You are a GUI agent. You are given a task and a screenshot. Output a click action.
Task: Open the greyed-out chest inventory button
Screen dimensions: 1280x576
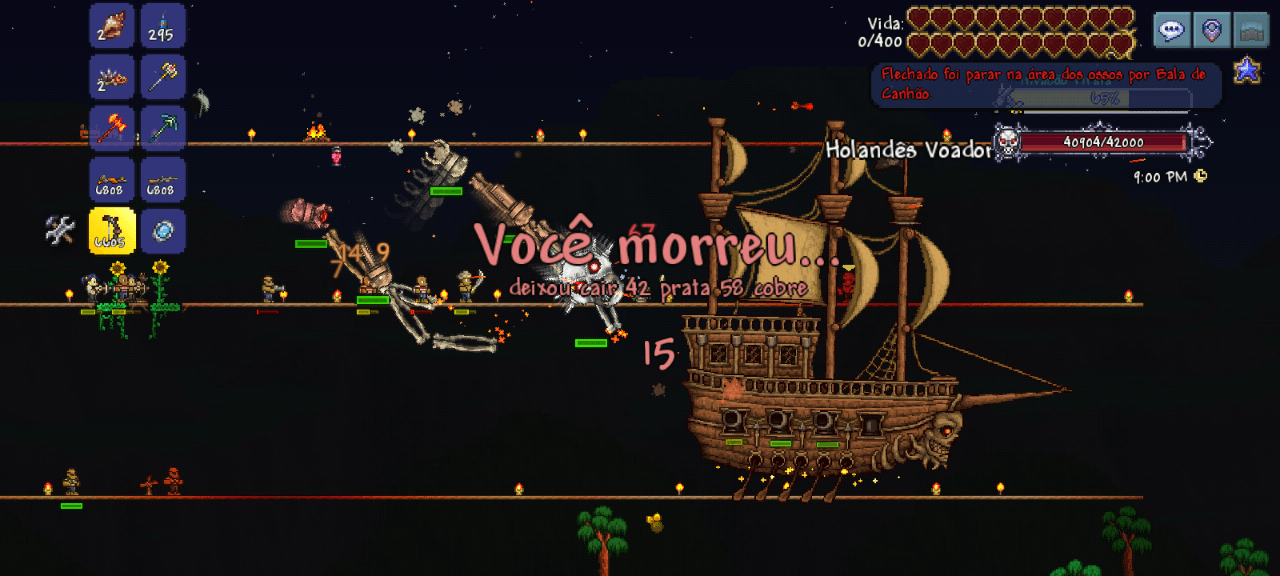(x=1251, y=30)
